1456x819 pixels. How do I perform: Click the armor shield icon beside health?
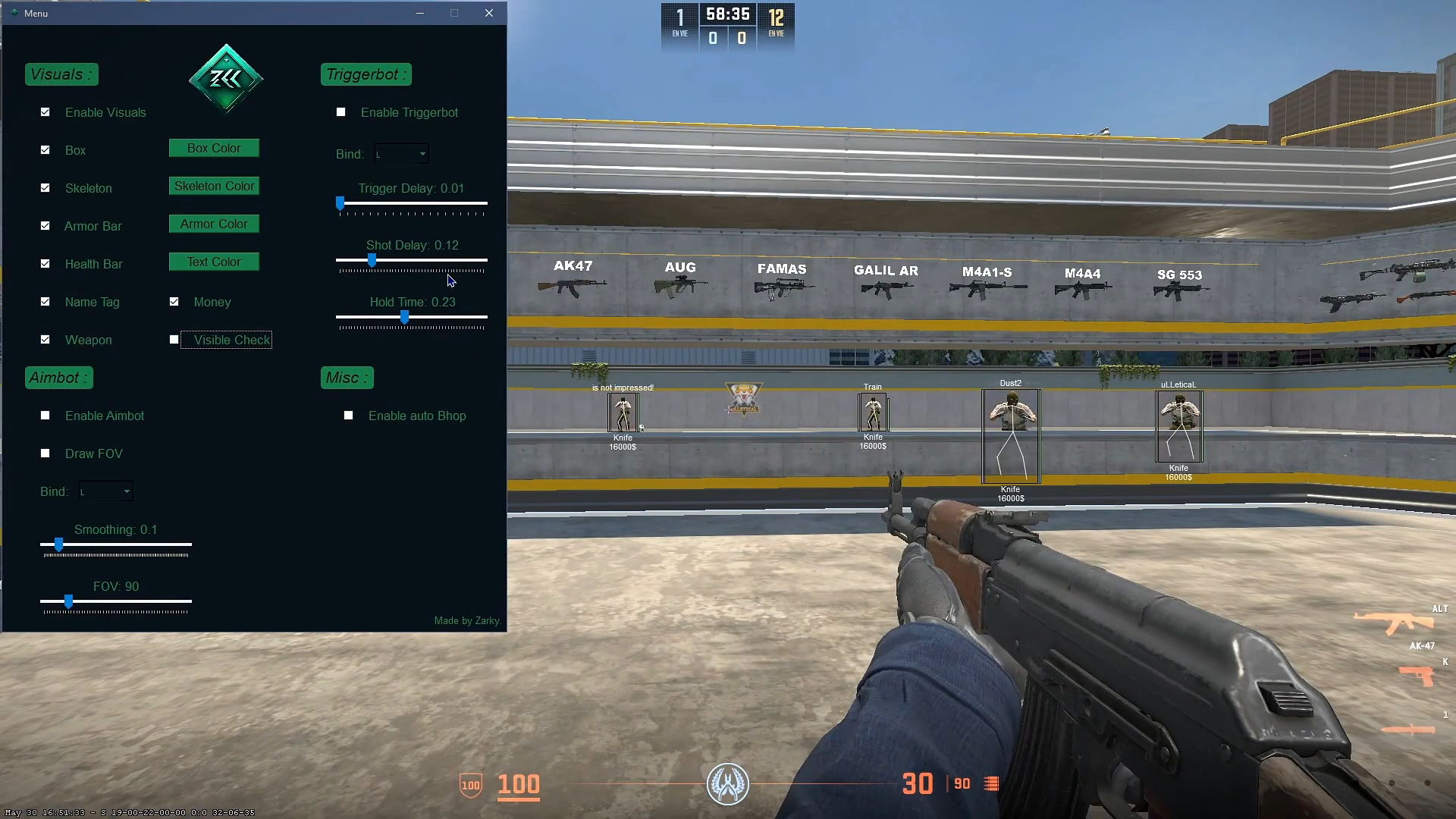[x=470, y=786]
